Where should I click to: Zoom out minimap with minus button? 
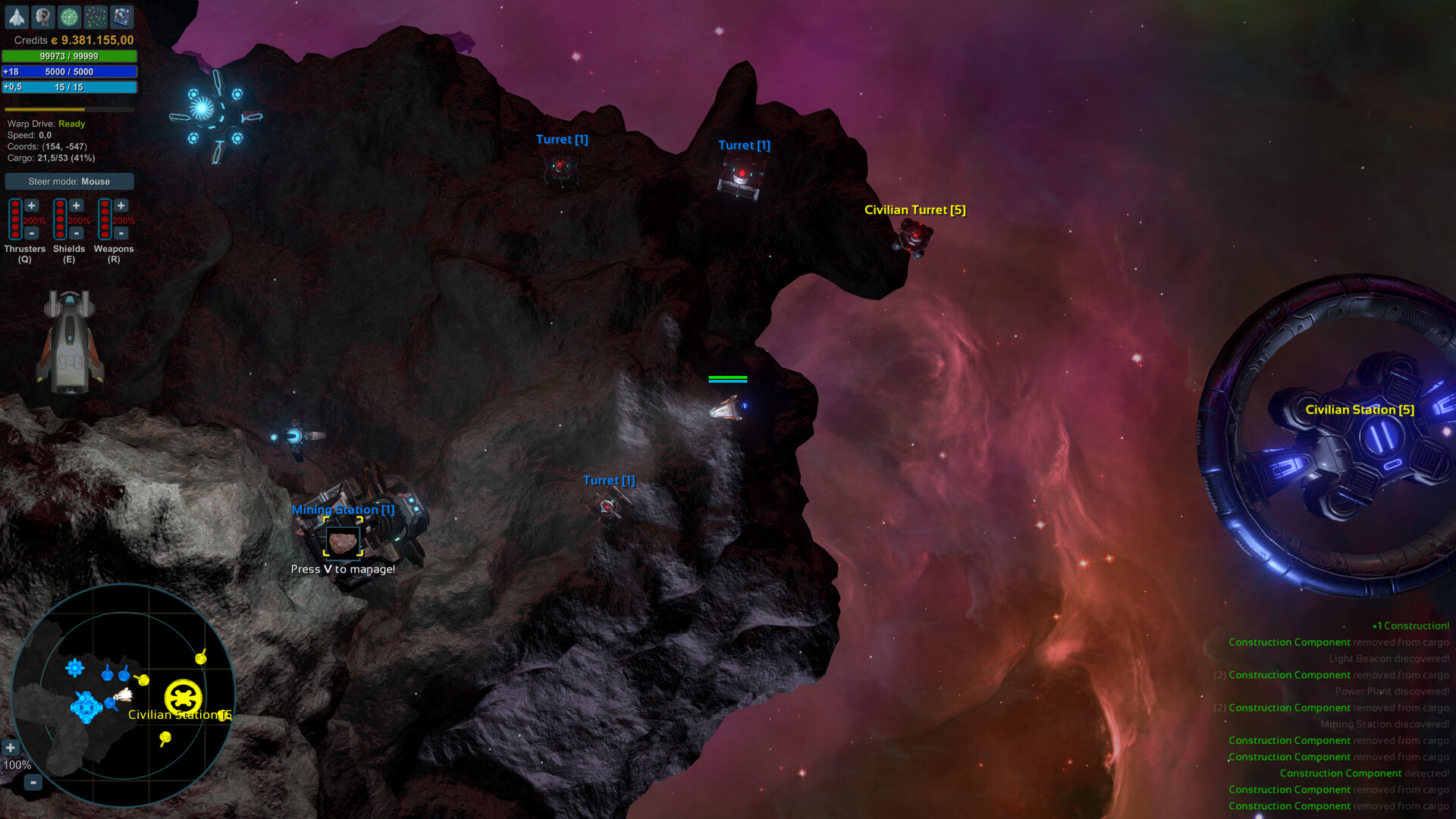[x=32, y=783]
